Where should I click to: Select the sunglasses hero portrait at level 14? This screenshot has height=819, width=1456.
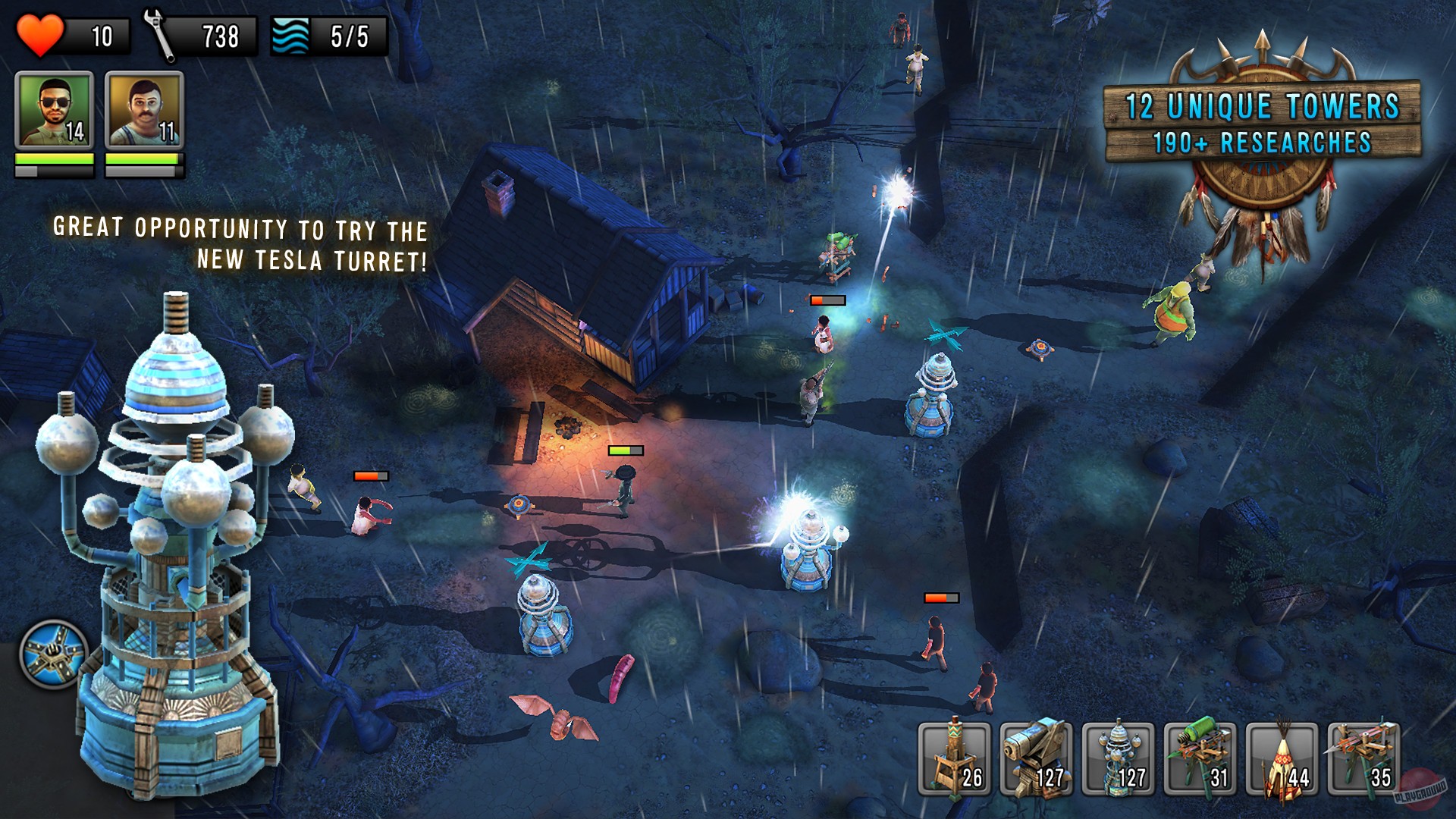pos(55,108)
